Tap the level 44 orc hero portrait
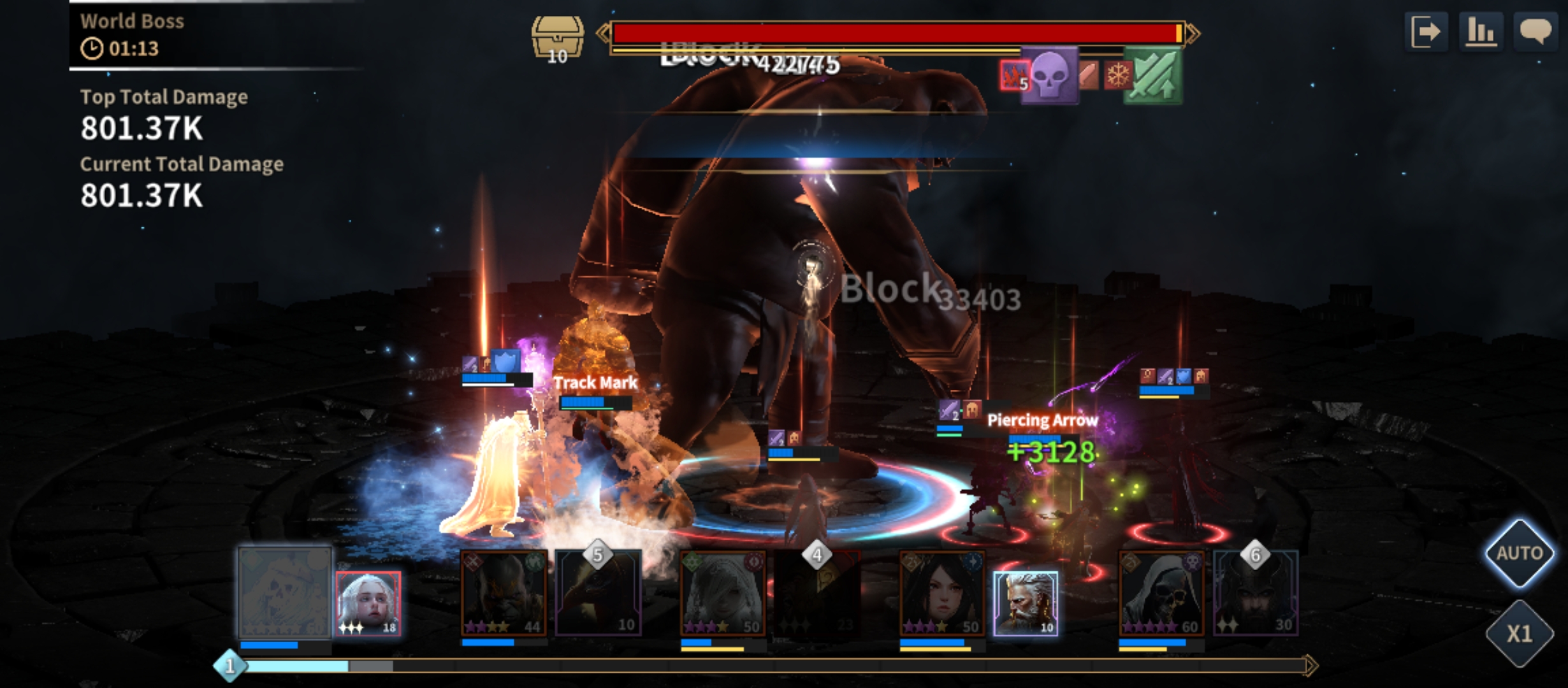1568x688 pixels. tap(504, 594)
